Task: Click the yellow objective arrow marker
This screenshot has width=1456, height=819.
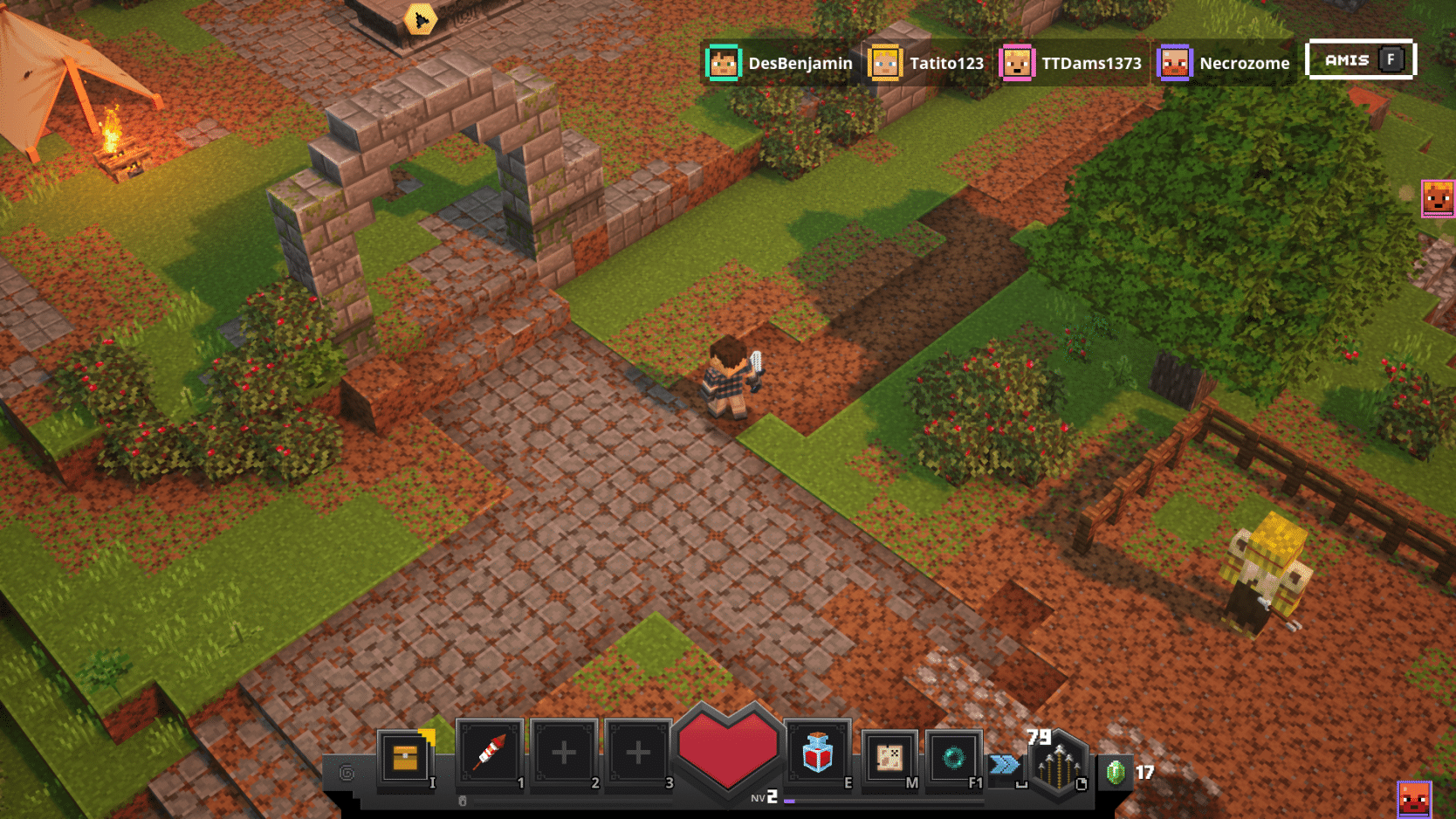Action: 421,19
